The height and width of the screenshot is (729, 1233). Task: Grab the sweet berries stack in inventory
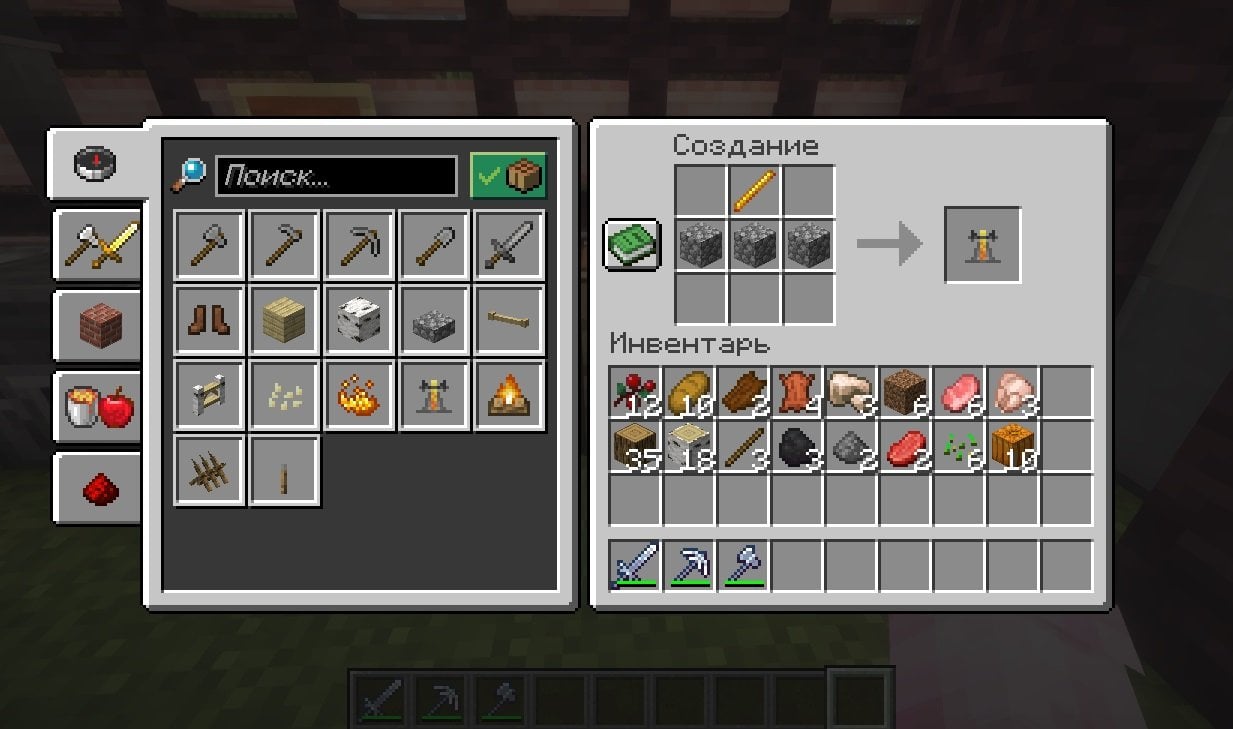pyautogui.click(x=635, y=392)
